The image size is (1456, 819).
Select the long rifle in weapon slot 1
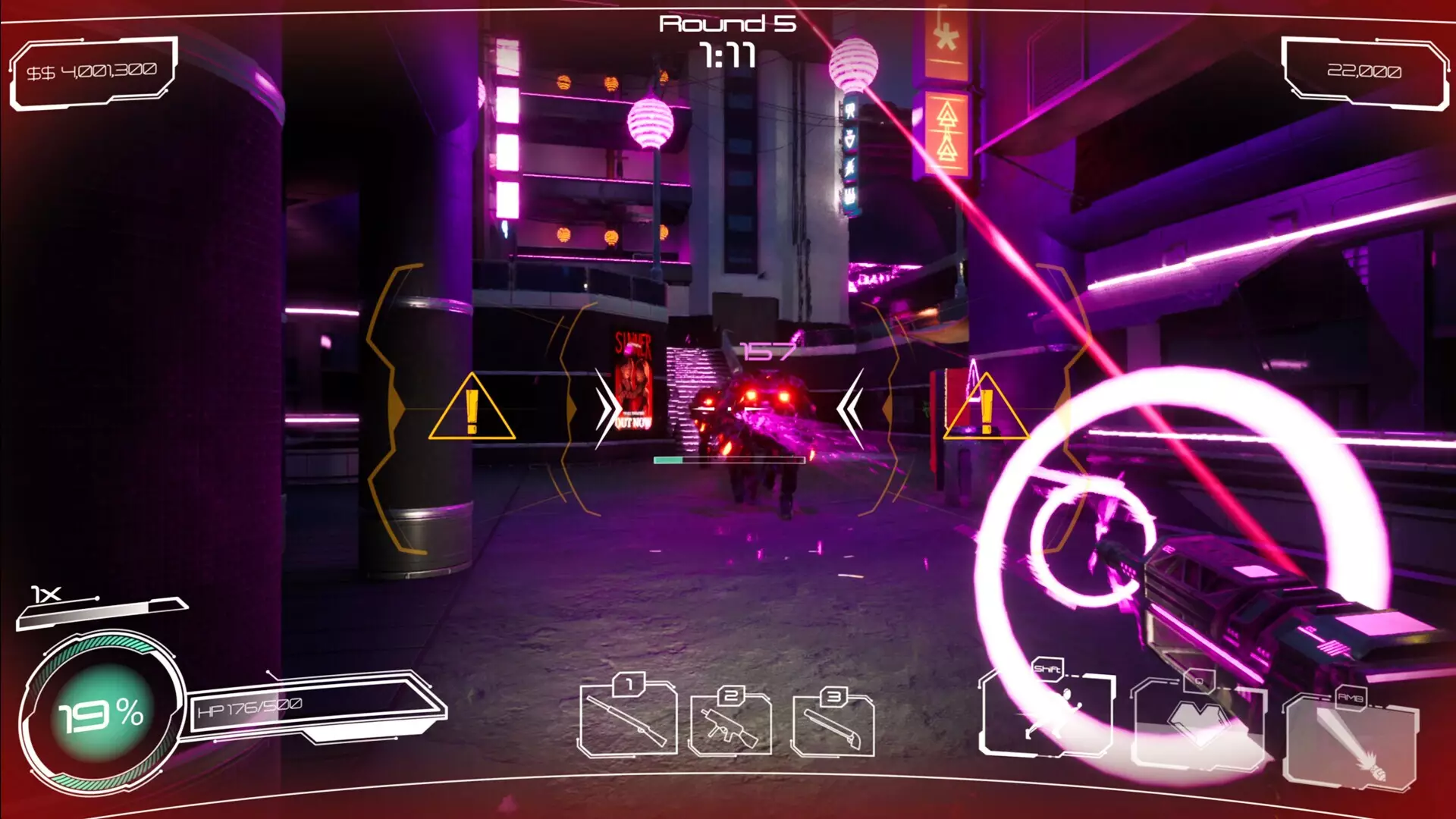coord(627,720)
